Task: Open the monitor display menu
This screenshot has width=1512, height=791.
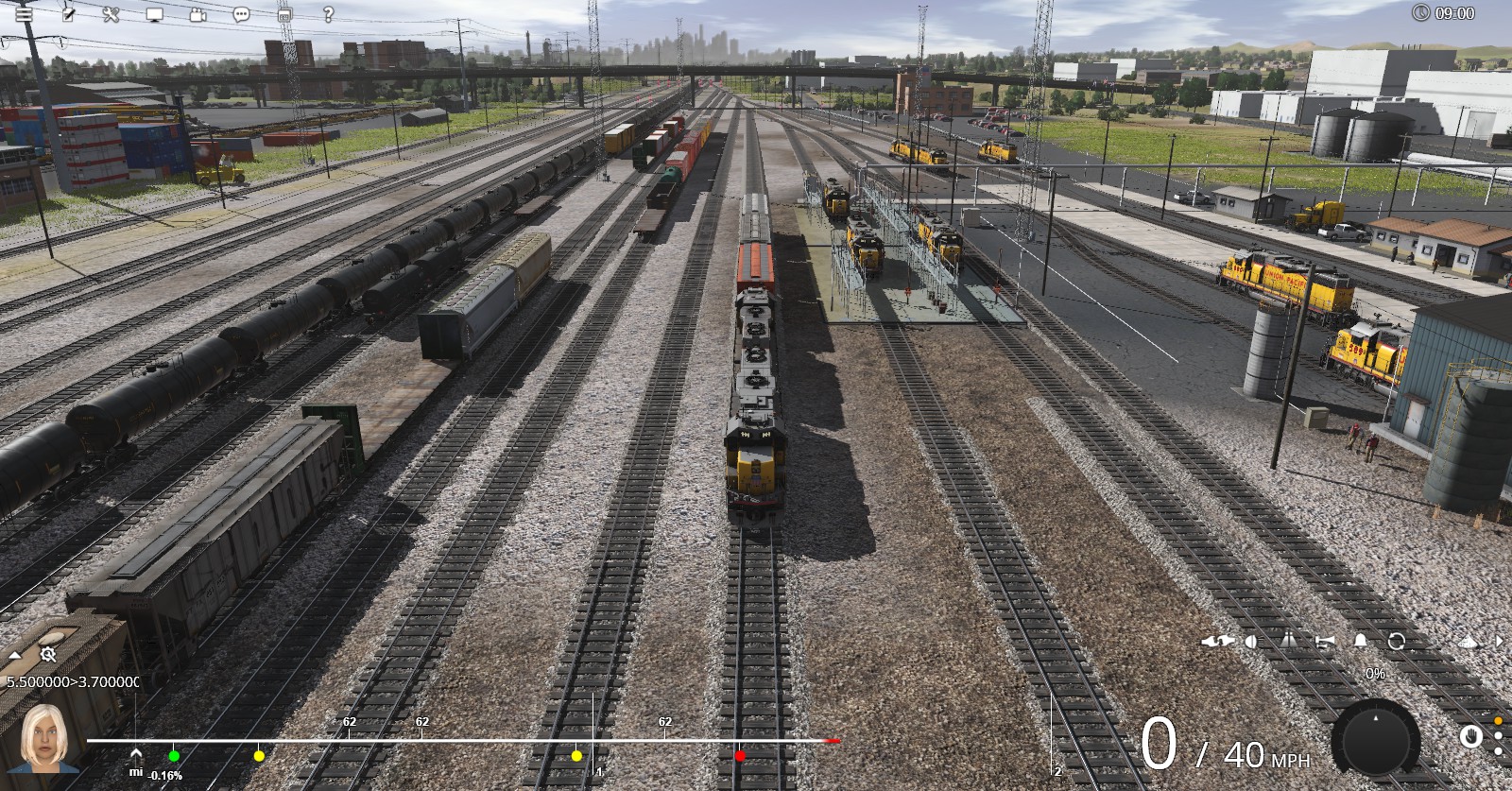Action: click(155, 14)
